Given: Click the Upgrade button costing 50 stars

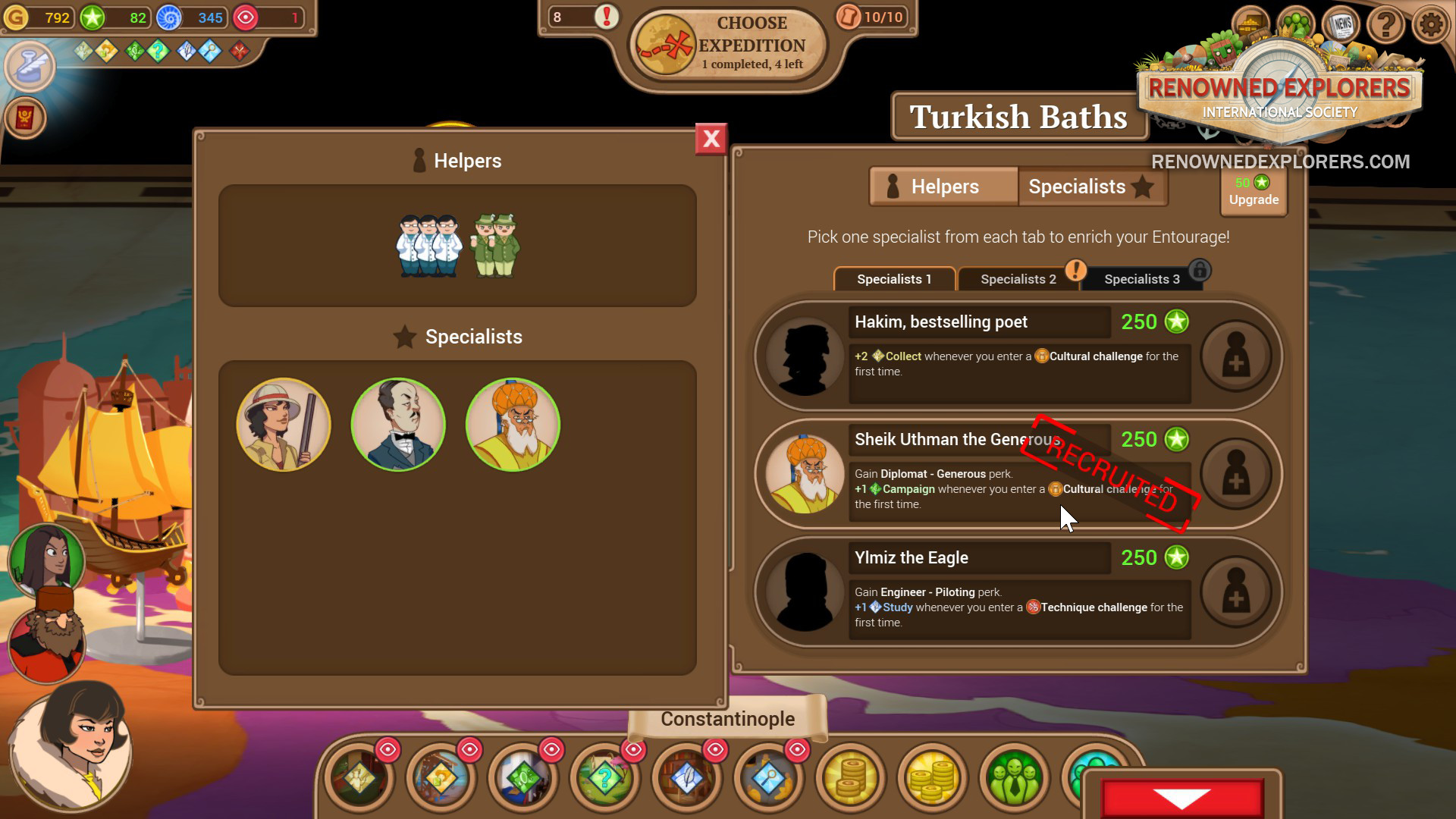Looking at the screenshot, I should tap(1253, 192).
